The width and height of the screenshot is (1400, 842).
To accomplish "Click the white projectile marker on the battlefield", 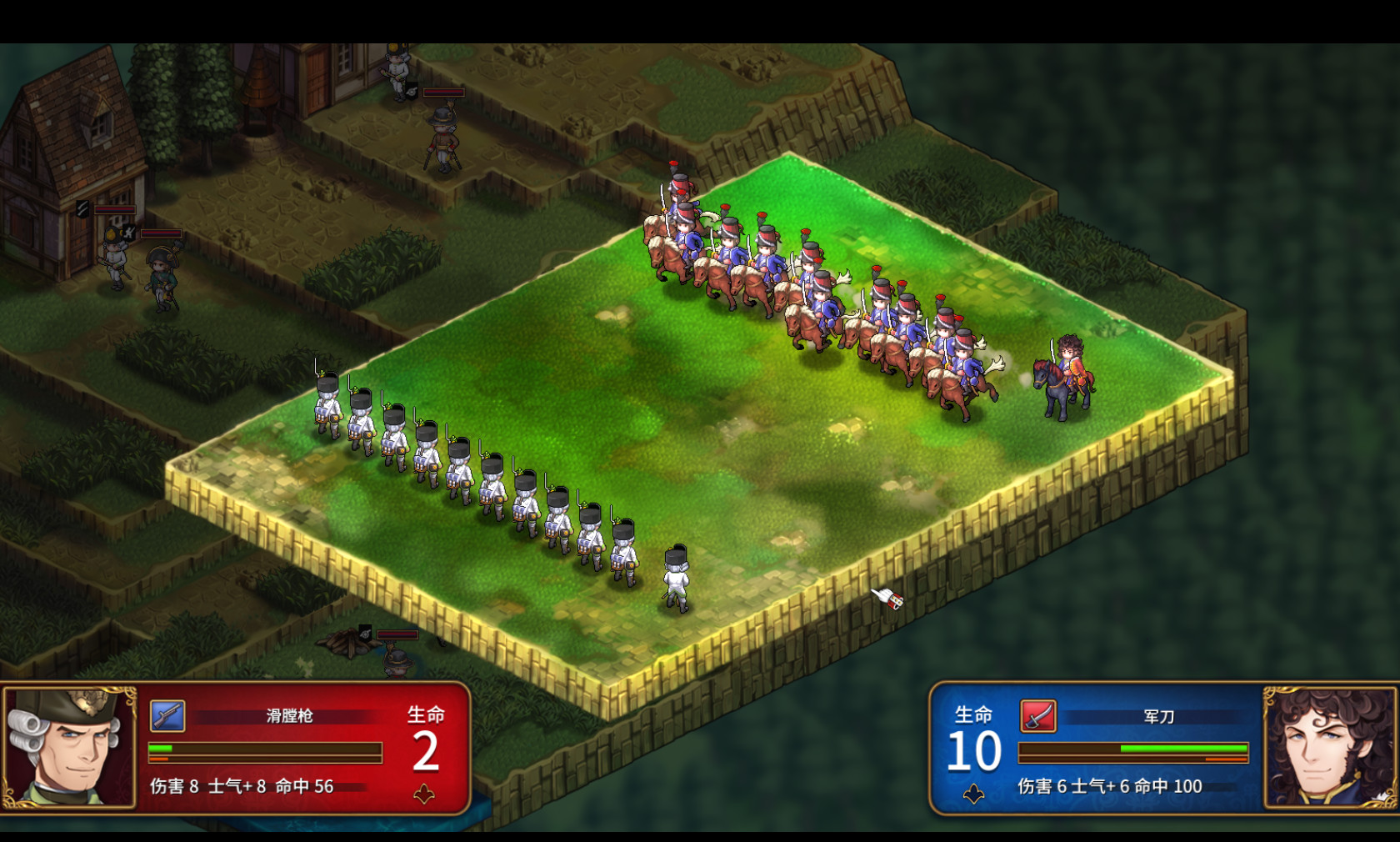I will (886, 599).
